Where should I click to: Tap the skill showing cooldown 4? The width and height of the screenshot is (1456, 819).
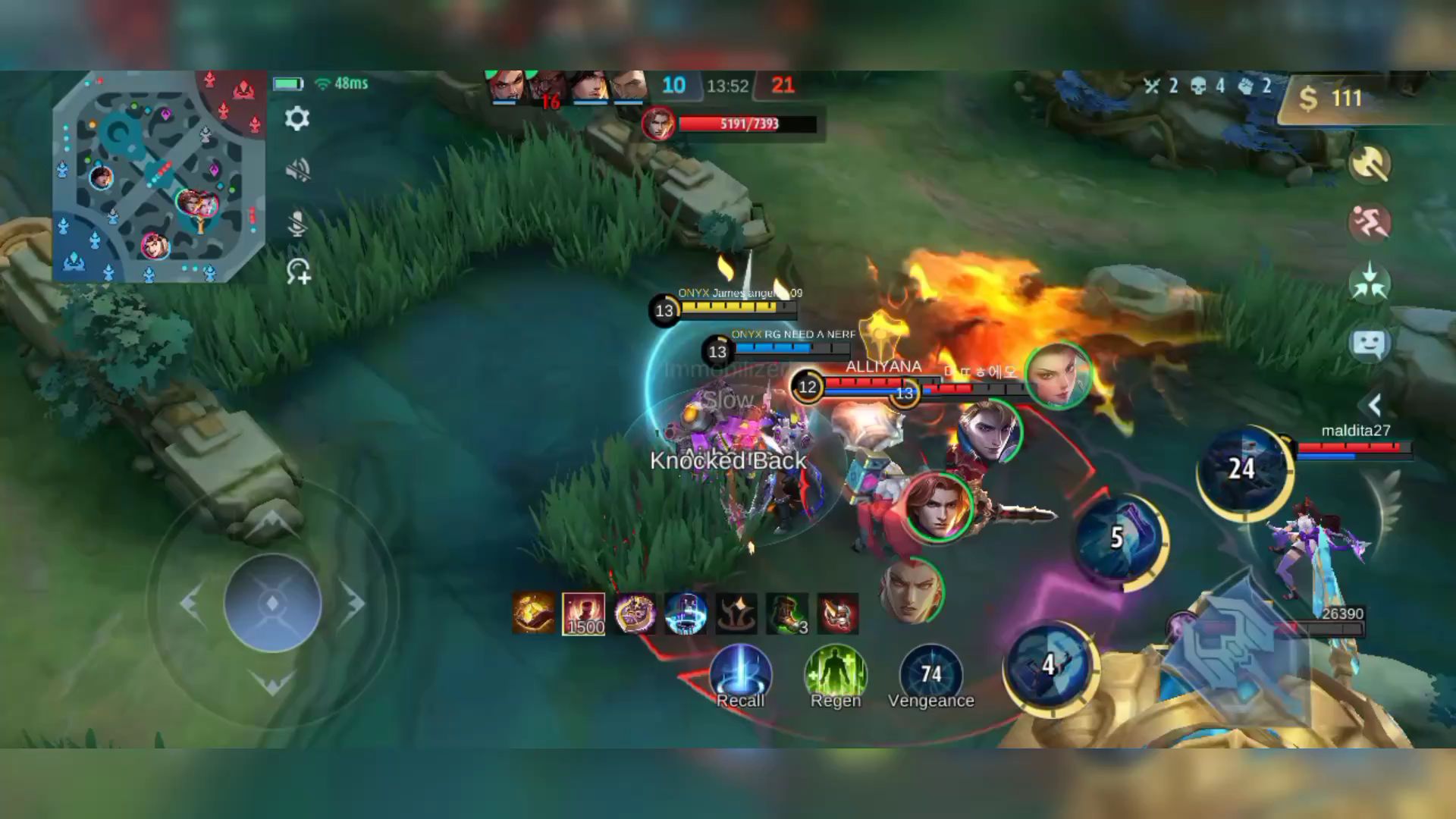click(1050, 666)
